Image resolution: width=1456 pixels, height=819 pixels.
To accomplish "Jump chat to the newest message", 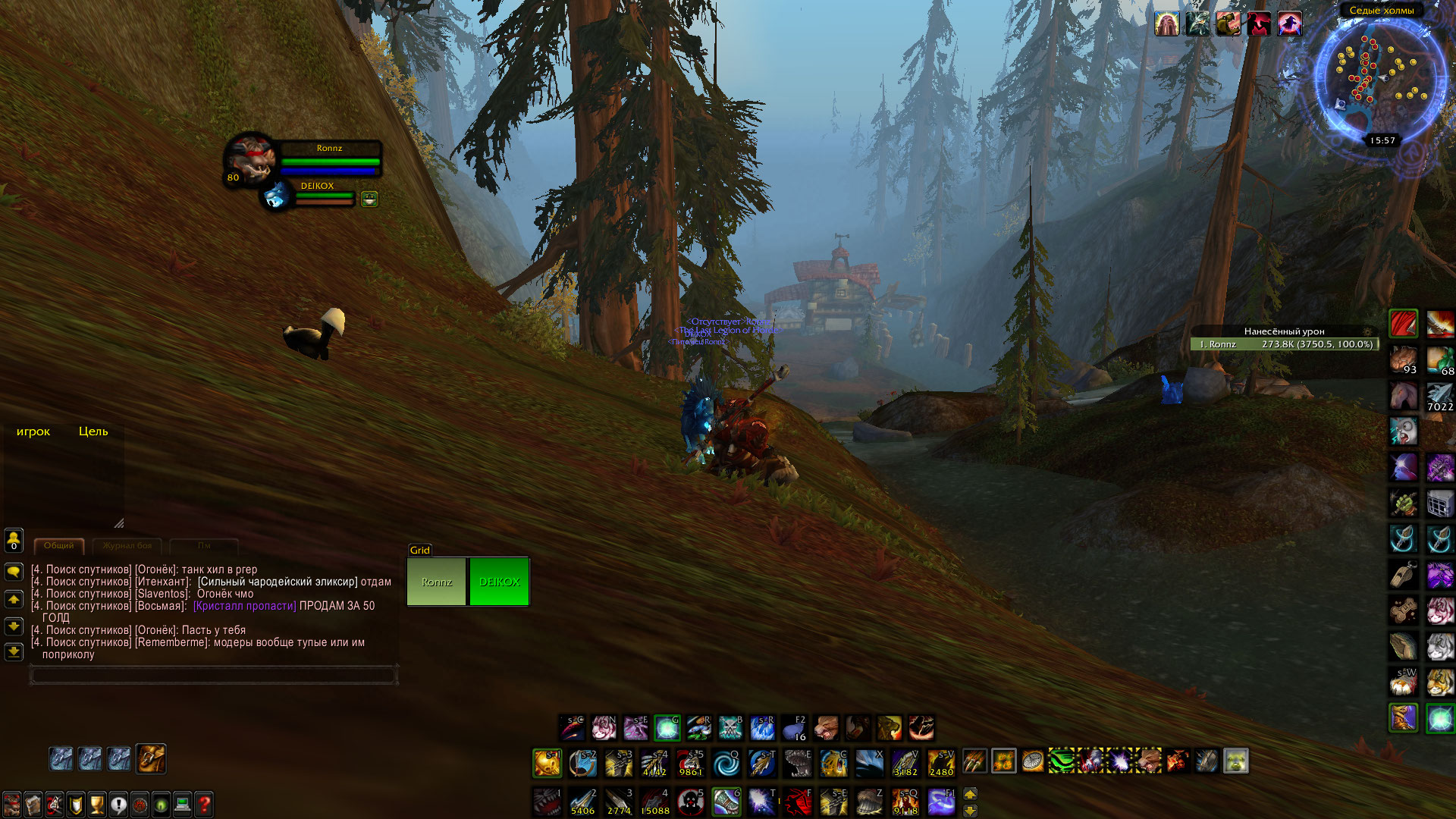I will point(14,652).
